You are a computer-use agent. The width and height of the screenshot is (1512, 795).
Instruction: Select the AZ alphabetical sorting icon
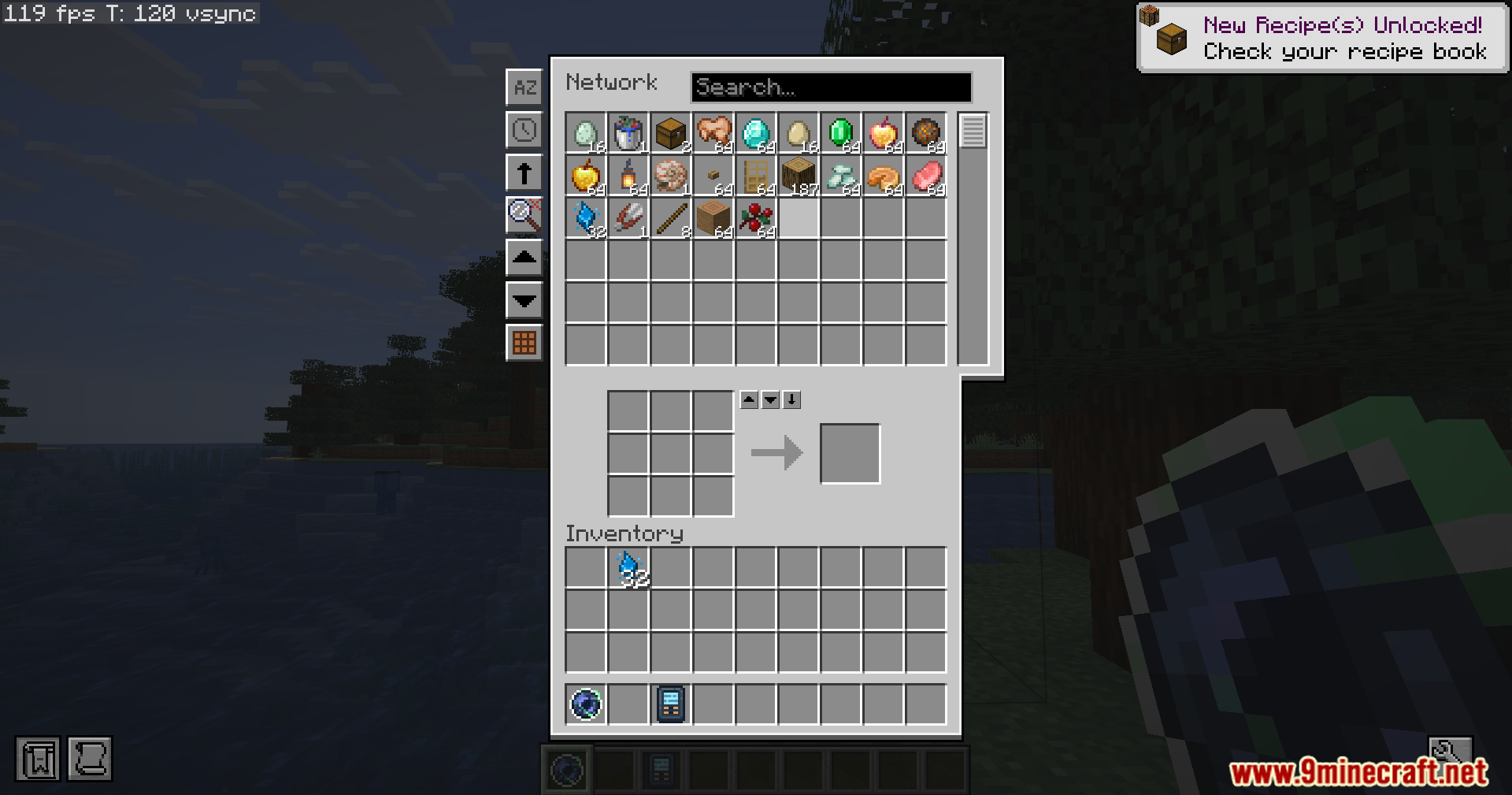(x=524, y=87)
